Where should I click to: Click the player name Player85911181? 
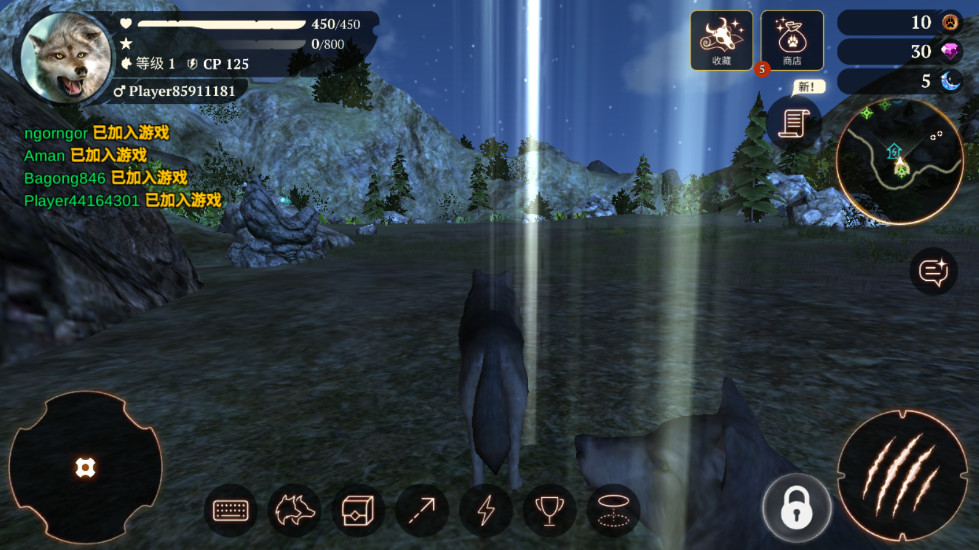coord(180,91)
